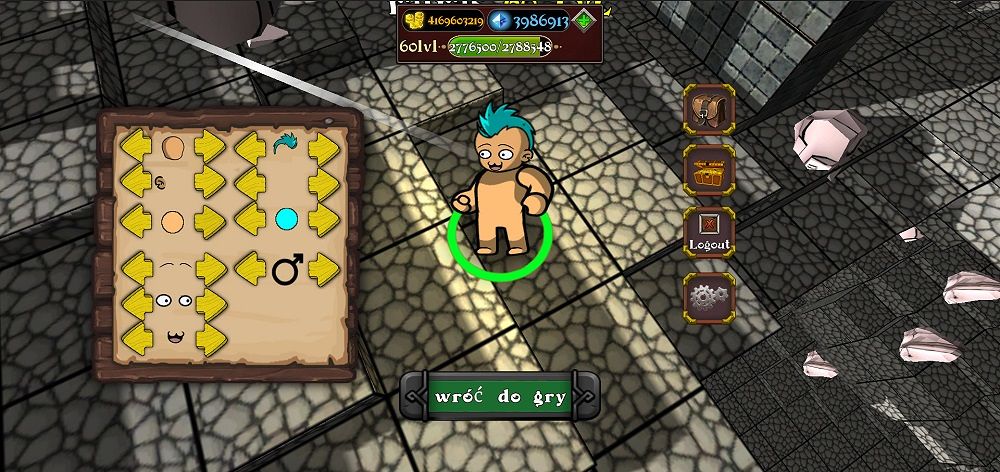Click the "wróć do gry" button
The width and height of the screenshot is (1000, 472).
pos(500,396)
